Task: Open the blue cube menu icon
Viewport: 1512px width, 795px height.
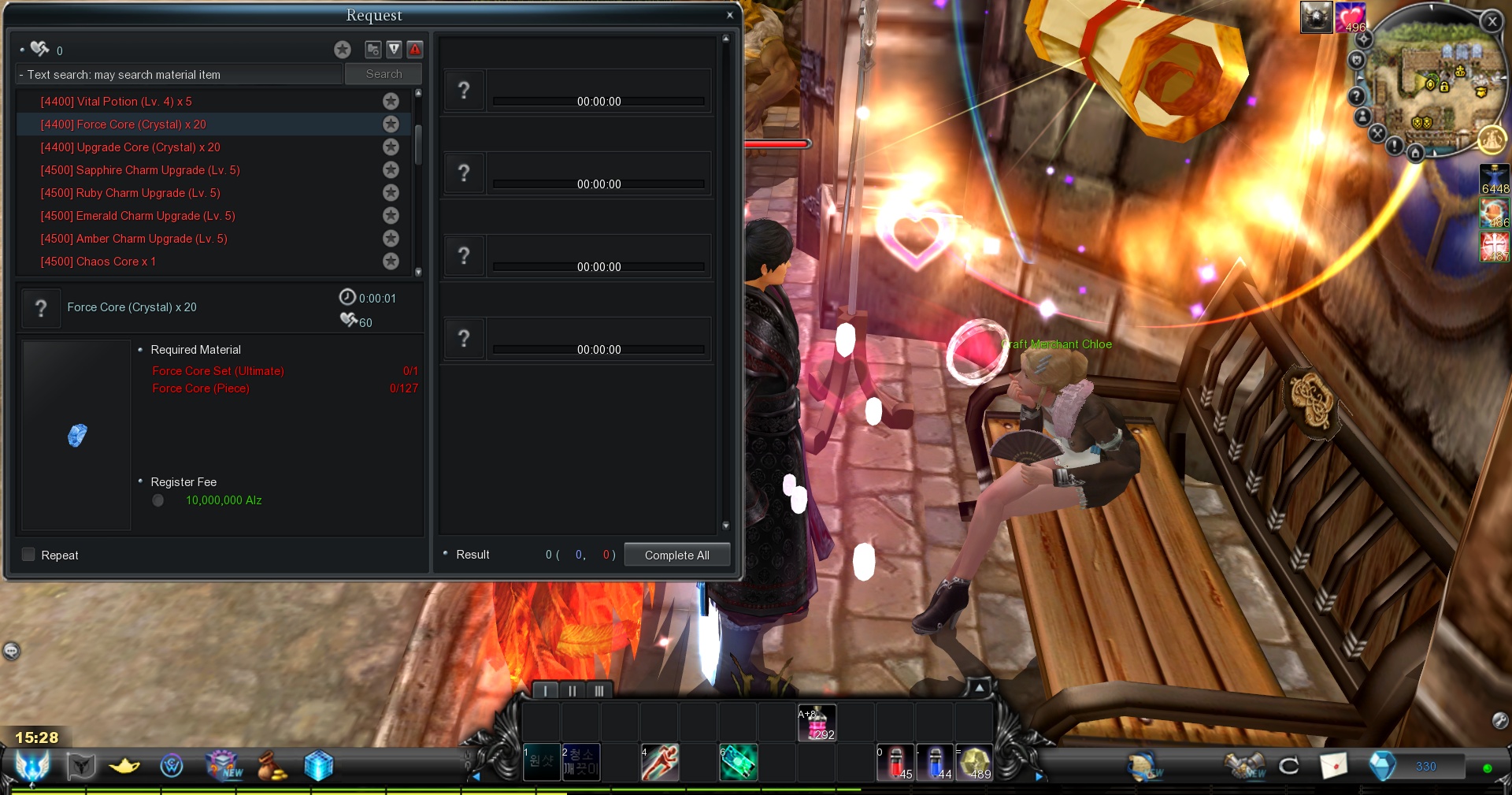Action: tap(318, 765)
